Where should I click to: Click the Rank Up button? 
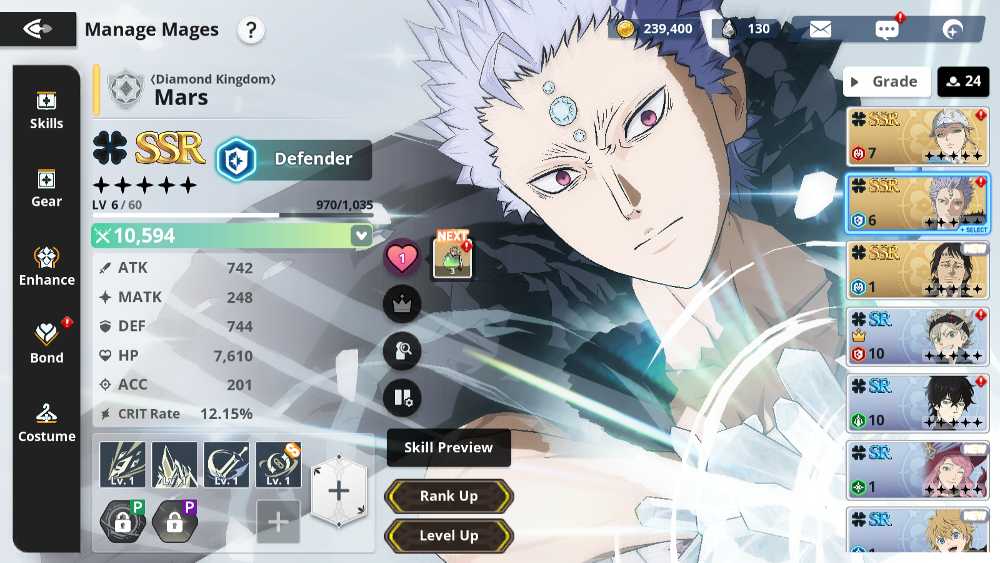(448, 496)
